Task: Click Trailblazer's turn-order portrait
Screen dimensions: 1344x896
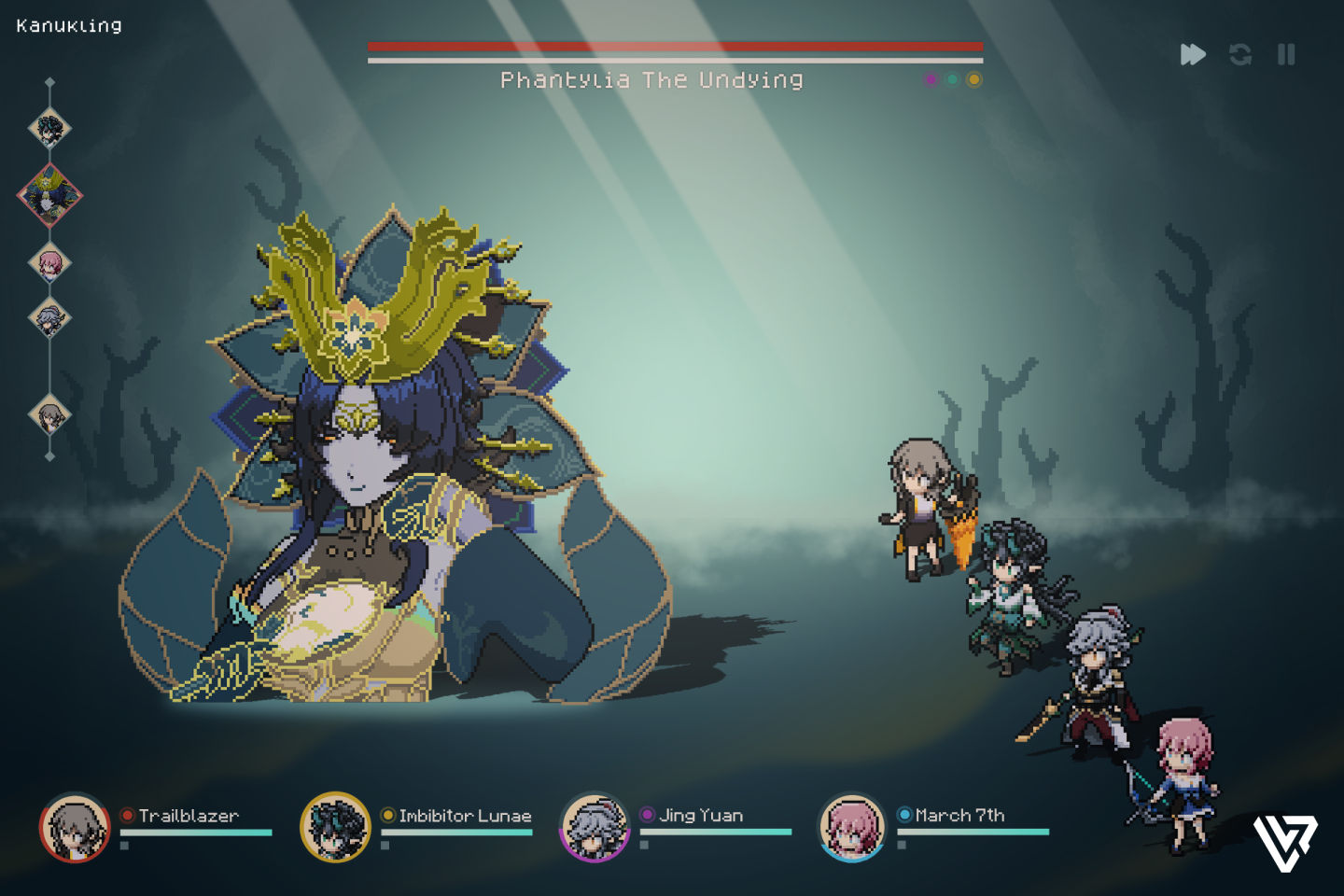Action: coord(49,413)
